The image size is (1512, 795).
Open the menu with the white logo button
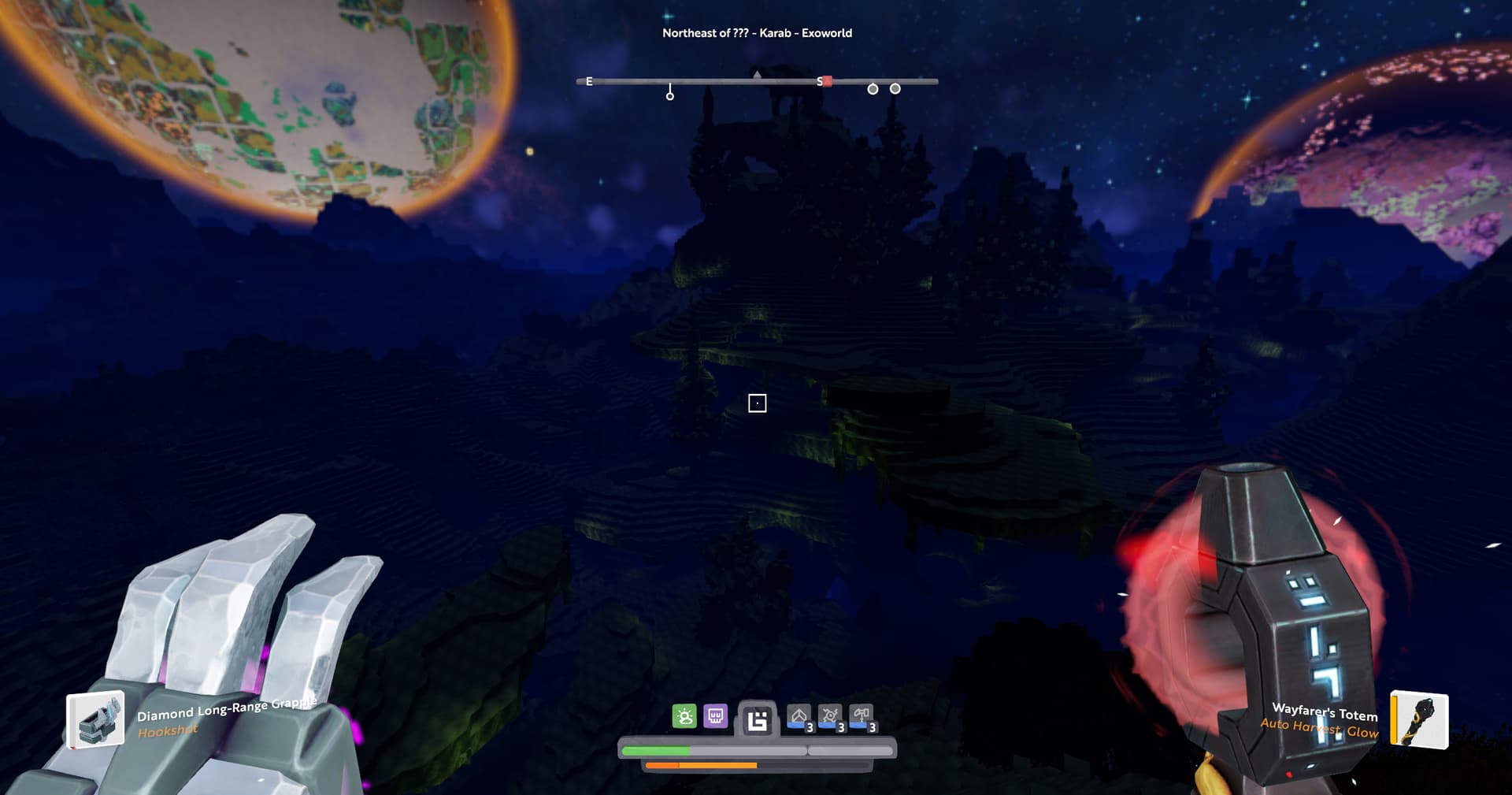(x=757, y=720)
